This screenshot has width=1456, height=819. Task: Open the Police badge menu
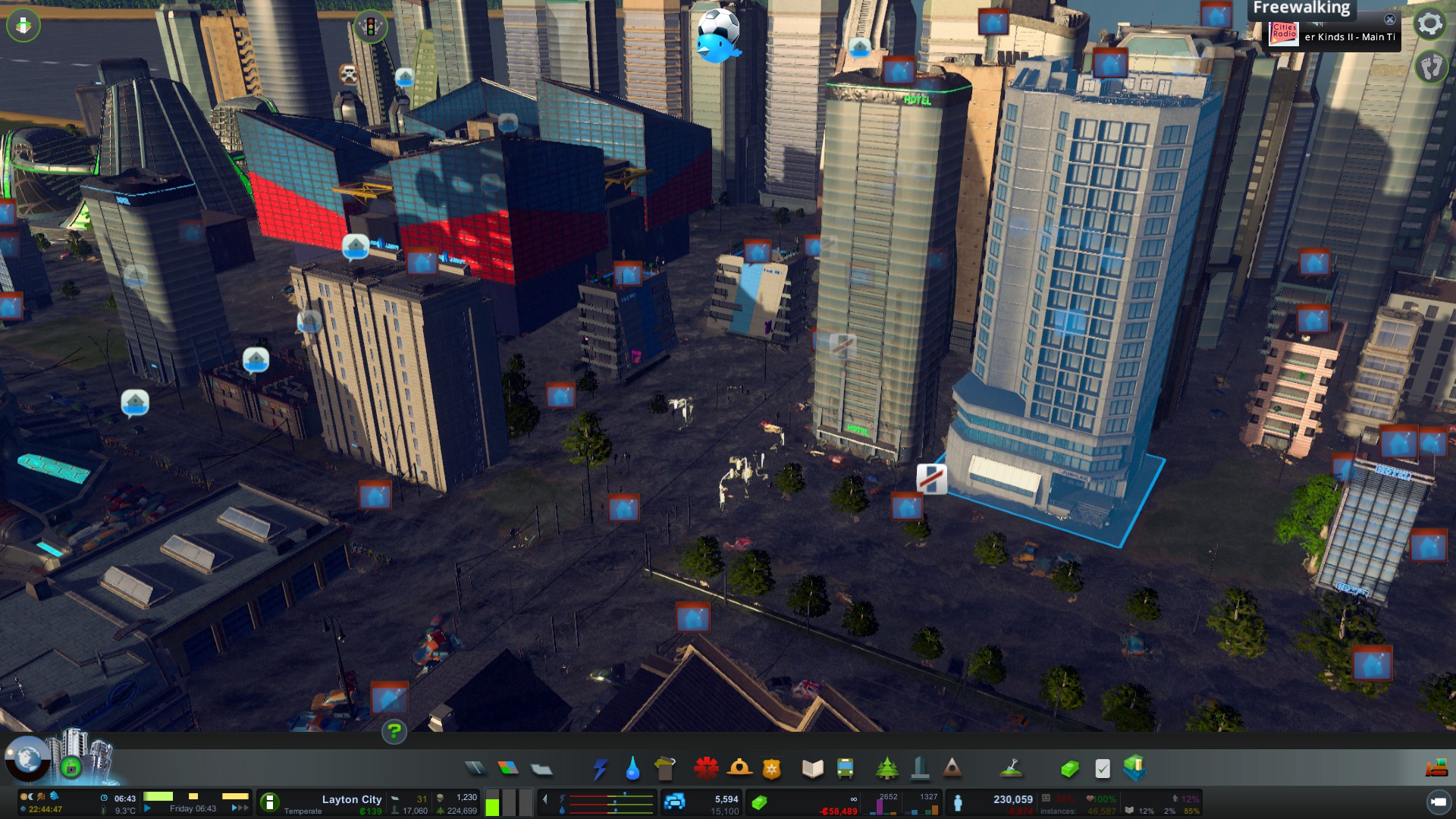772,769
